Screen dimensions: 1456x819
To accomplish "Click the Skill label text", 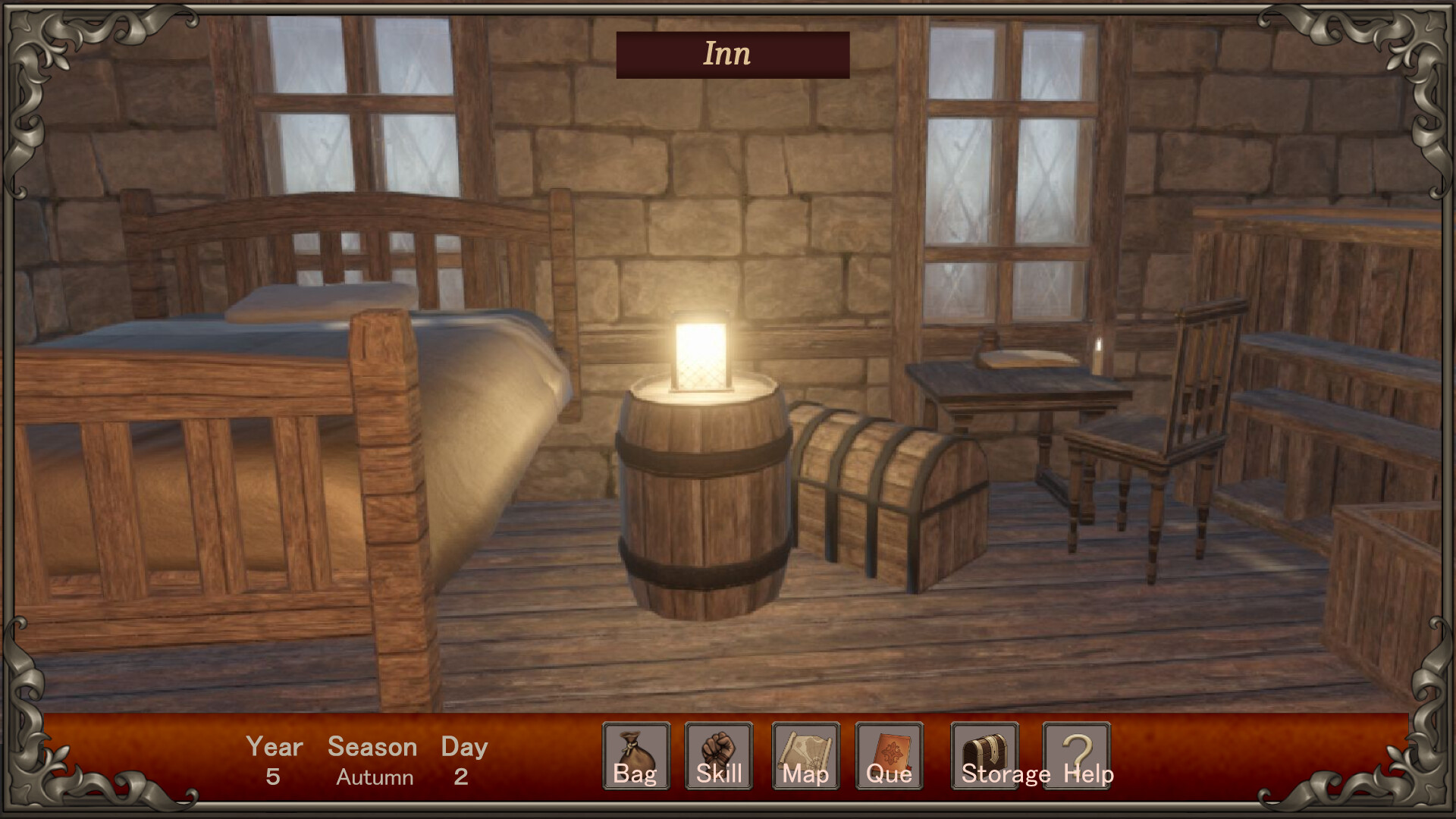I will [718, 775].
